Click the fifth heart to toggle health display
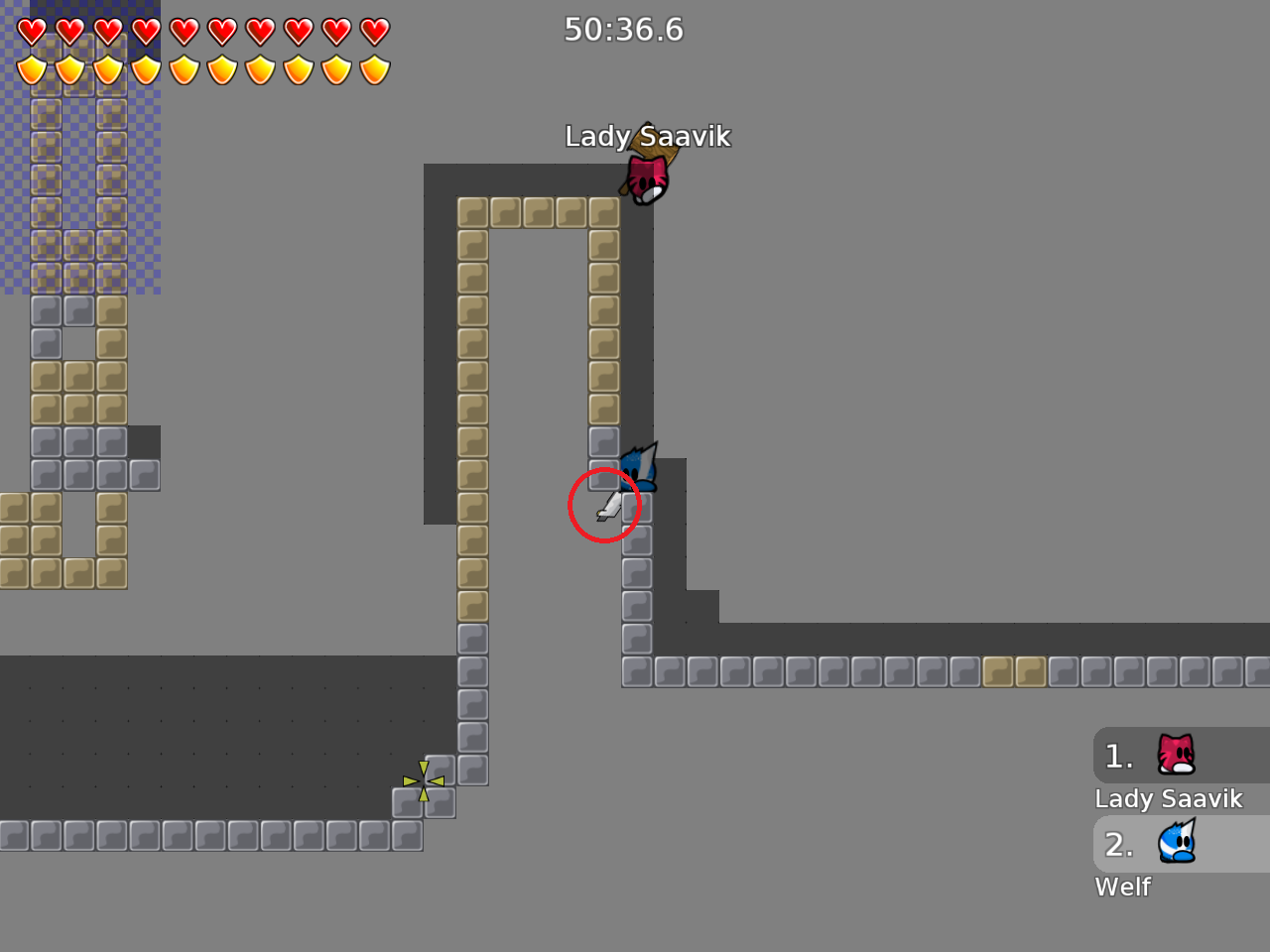The height and width of the screenshot is (952, 1270). point(184,31)
